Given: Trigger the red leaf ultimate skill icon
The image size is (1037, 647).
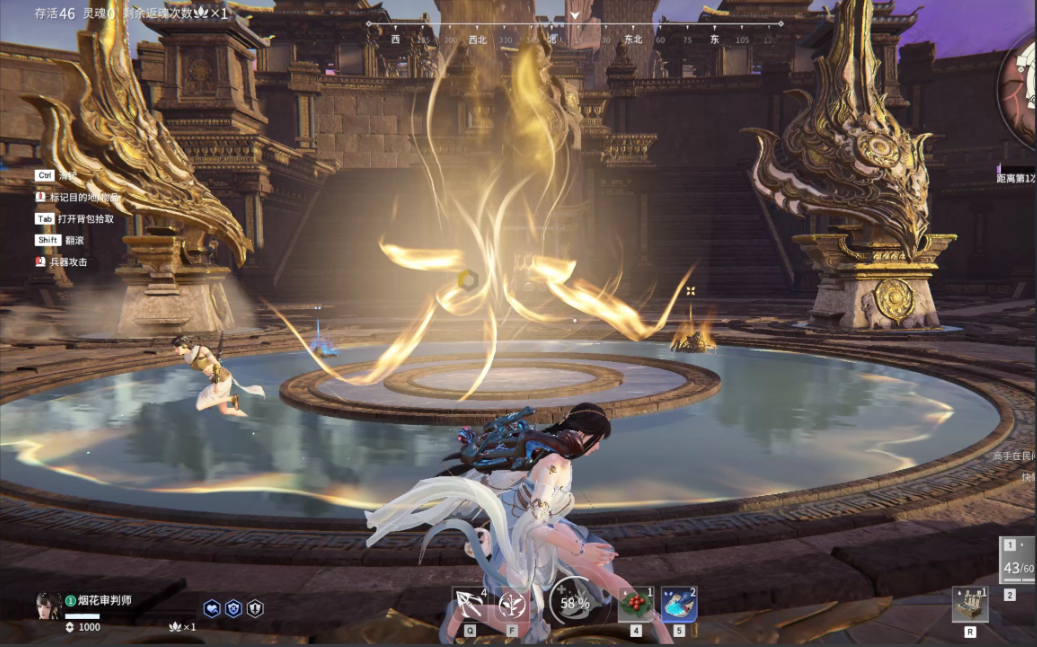Looking at the screenshot, I should coord(513,604).
